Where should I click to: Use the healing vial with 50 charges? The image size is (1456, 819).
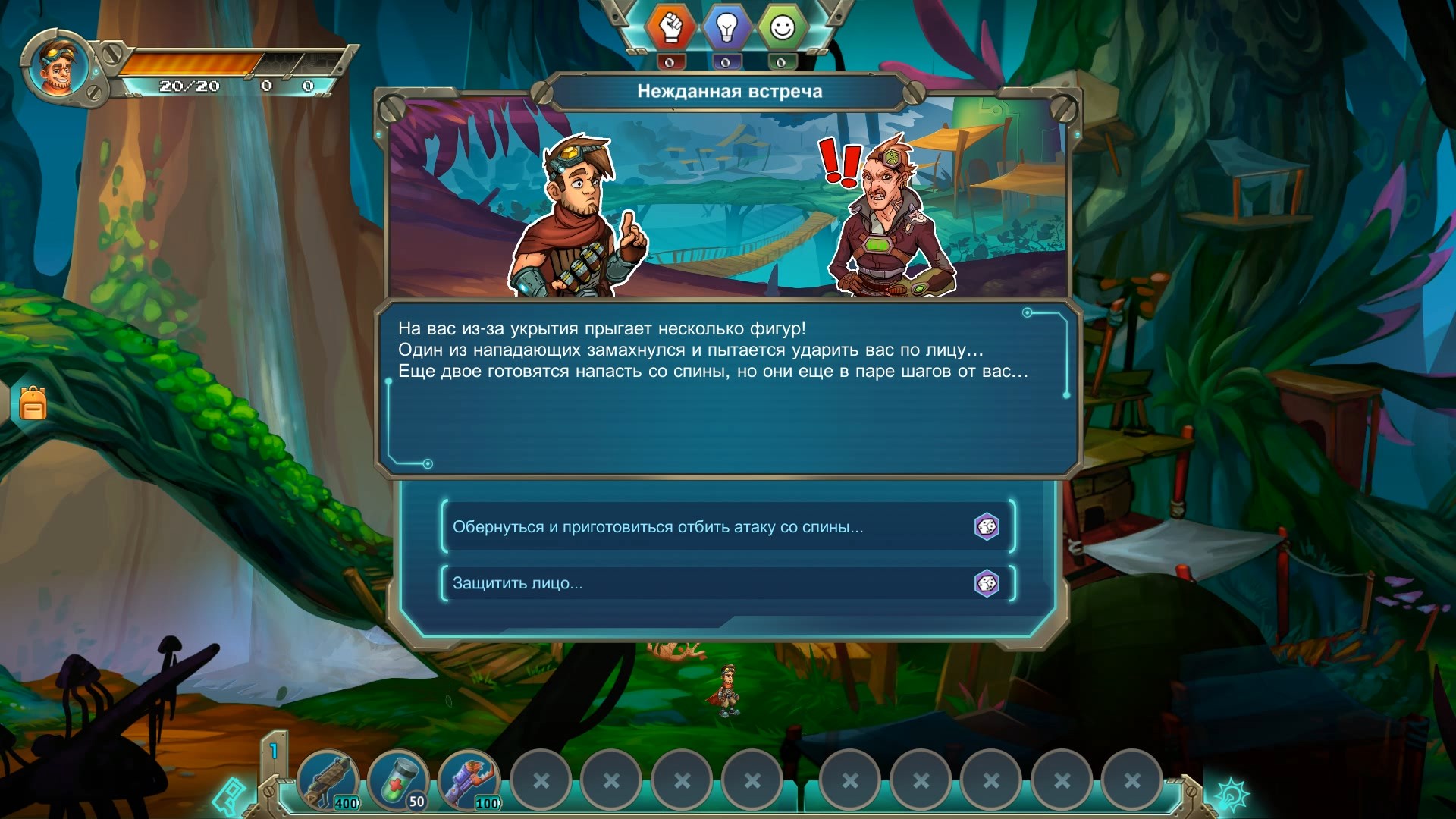point(400,778)
